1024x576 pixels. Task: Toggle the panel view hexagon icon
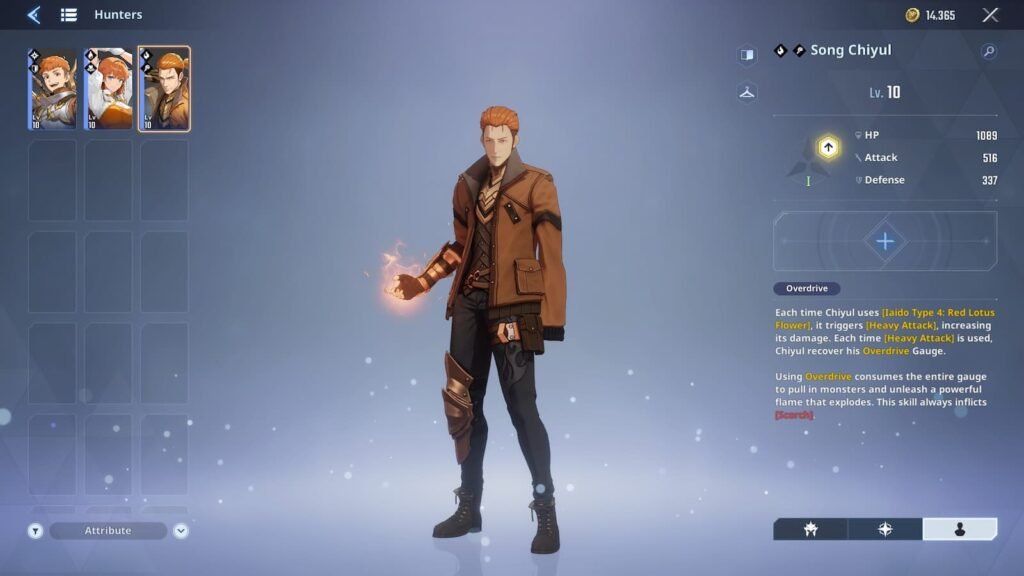tap(747, 55)
